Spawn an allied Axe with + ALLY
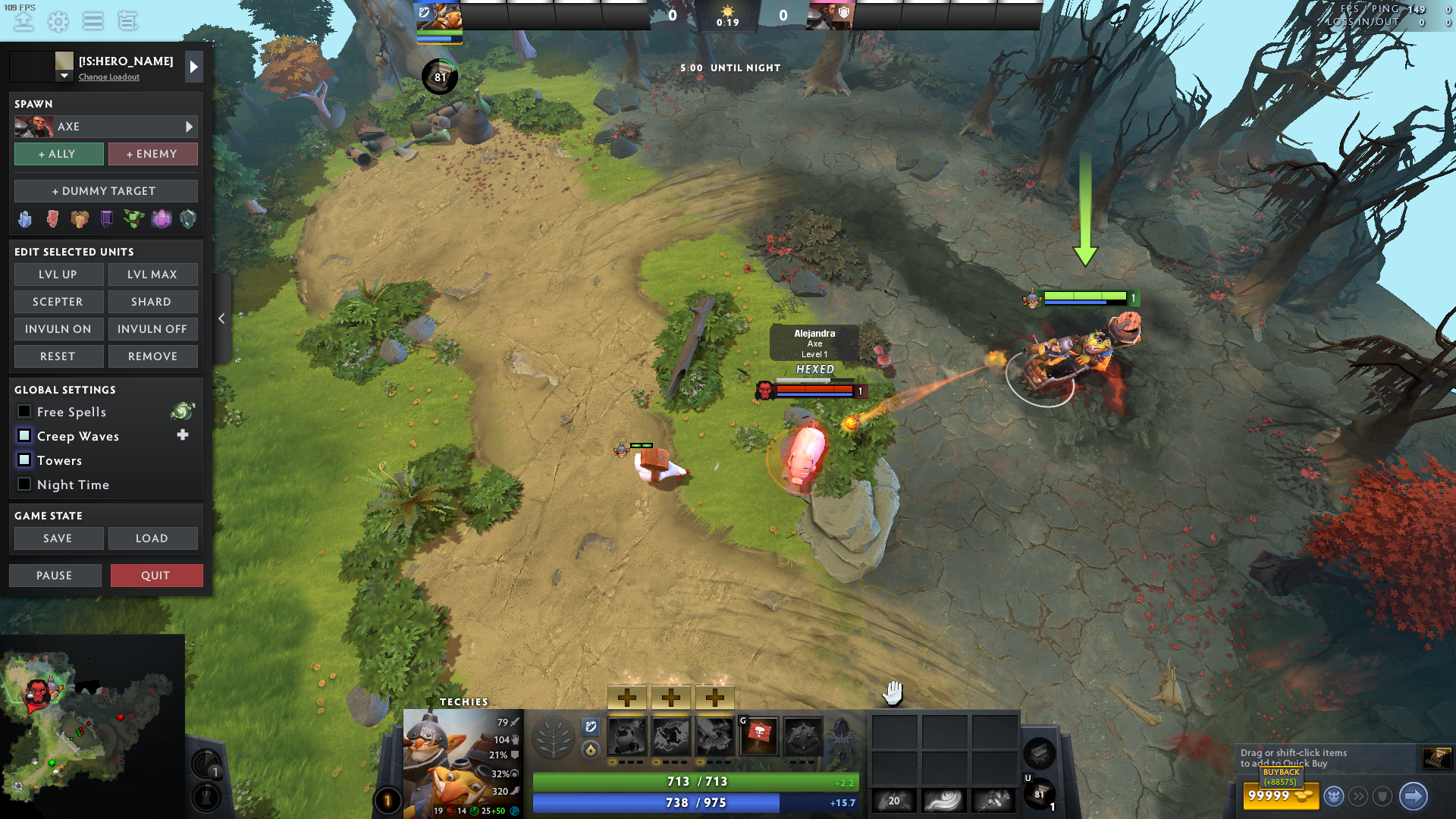1456x819 pixels. 58,154
